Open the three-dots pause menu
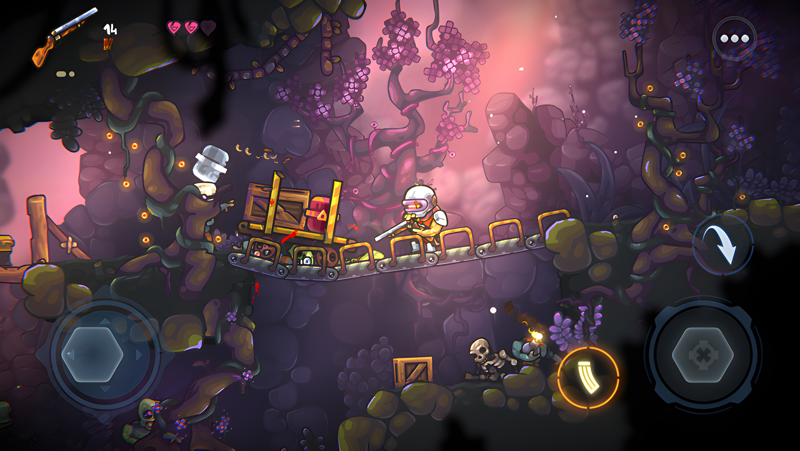Viewport: 800px width, 451px height. (x=735, y=39)
